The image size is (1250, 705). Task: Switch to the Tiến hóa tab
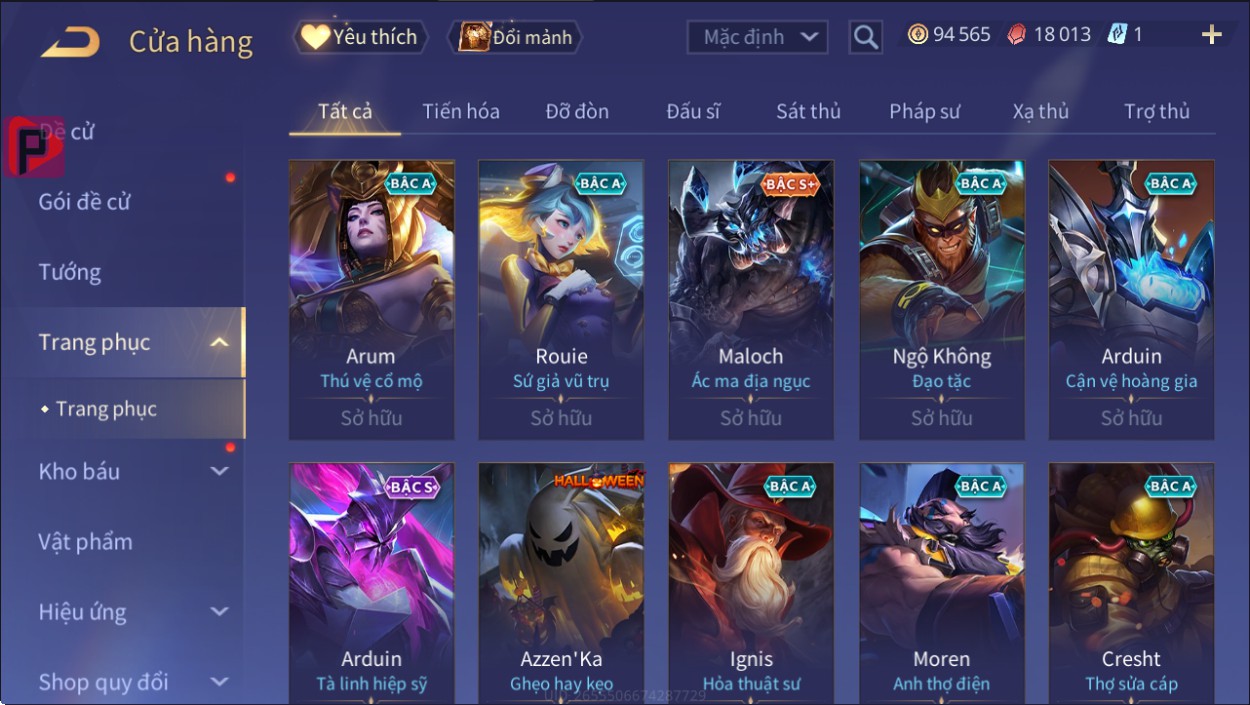460,112
